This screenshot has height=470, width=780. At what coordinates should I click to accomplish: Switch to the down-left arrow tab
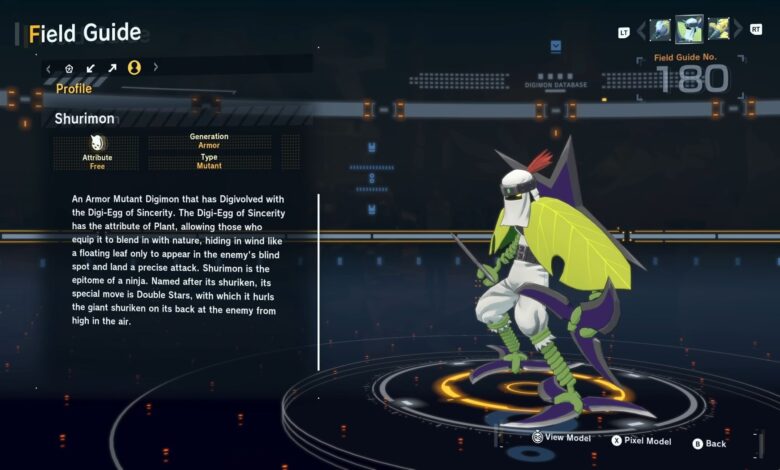[91, 68]
